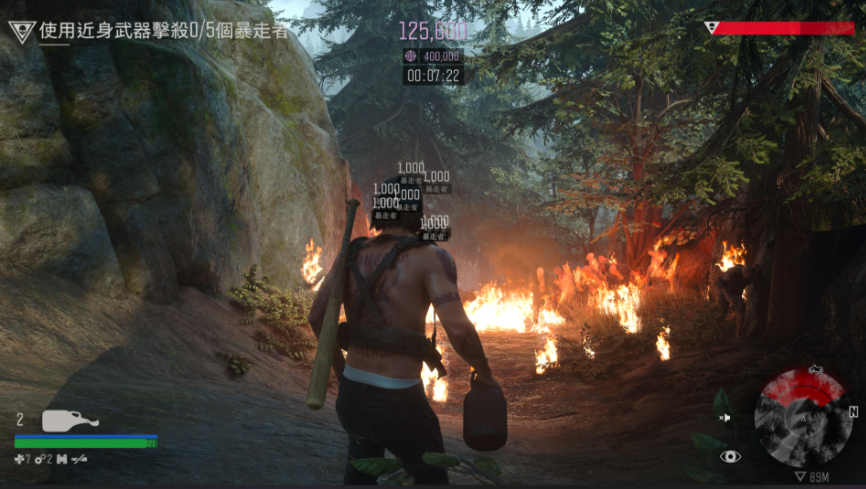
Task: Click the eye visibility indicator icon
Action: point(731,457)
